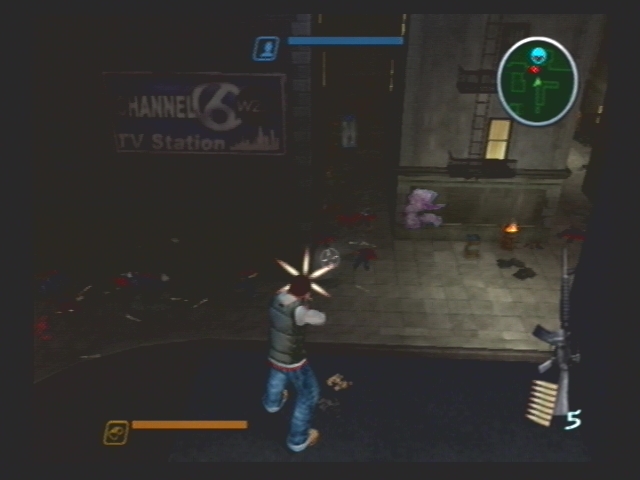Viewport: 640px width, 480px height.
Task: Open the circular minimap radar
Action: pos(537,81)
